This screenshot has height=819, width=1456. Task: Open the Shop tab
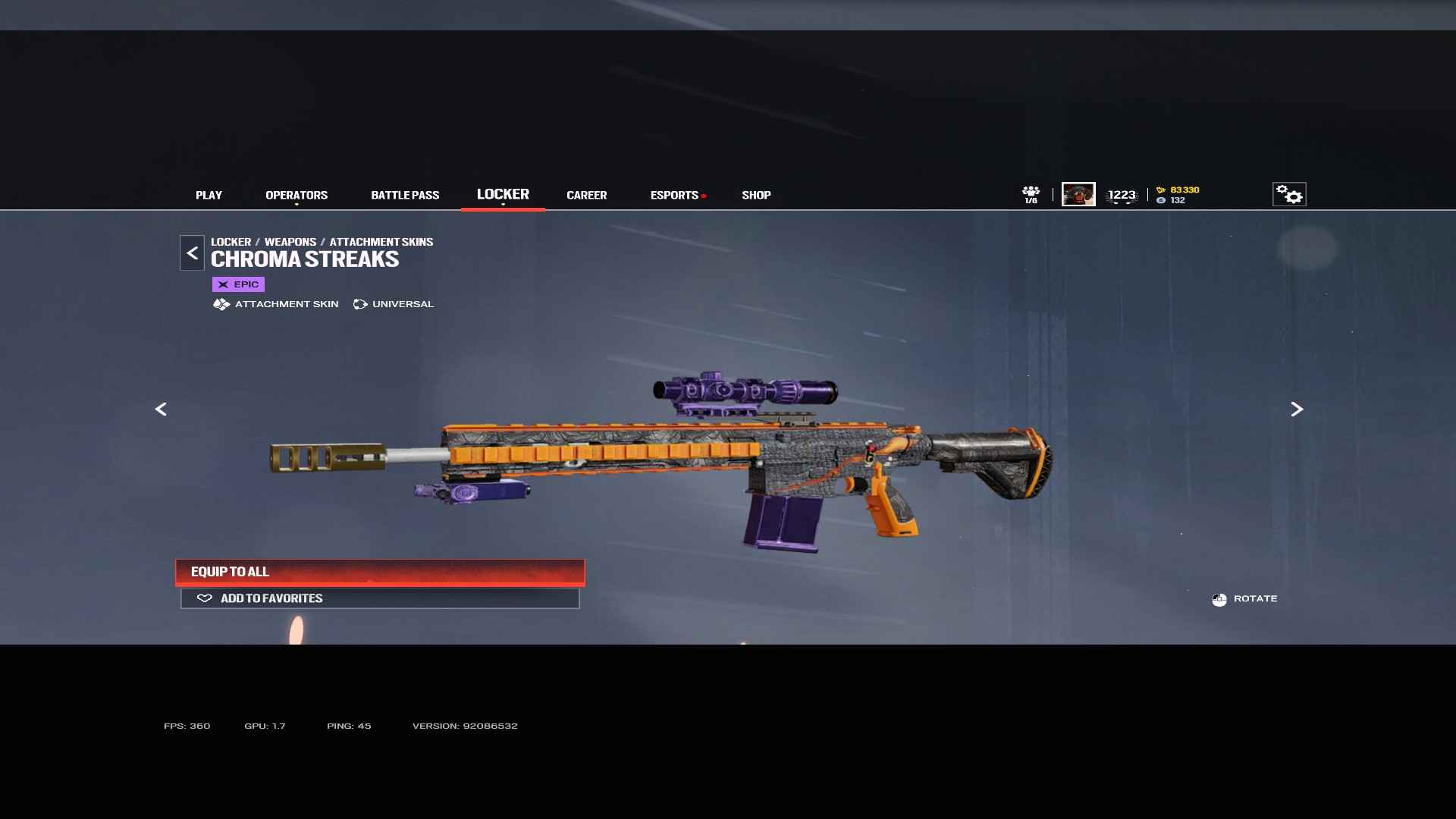pos(756,195)
